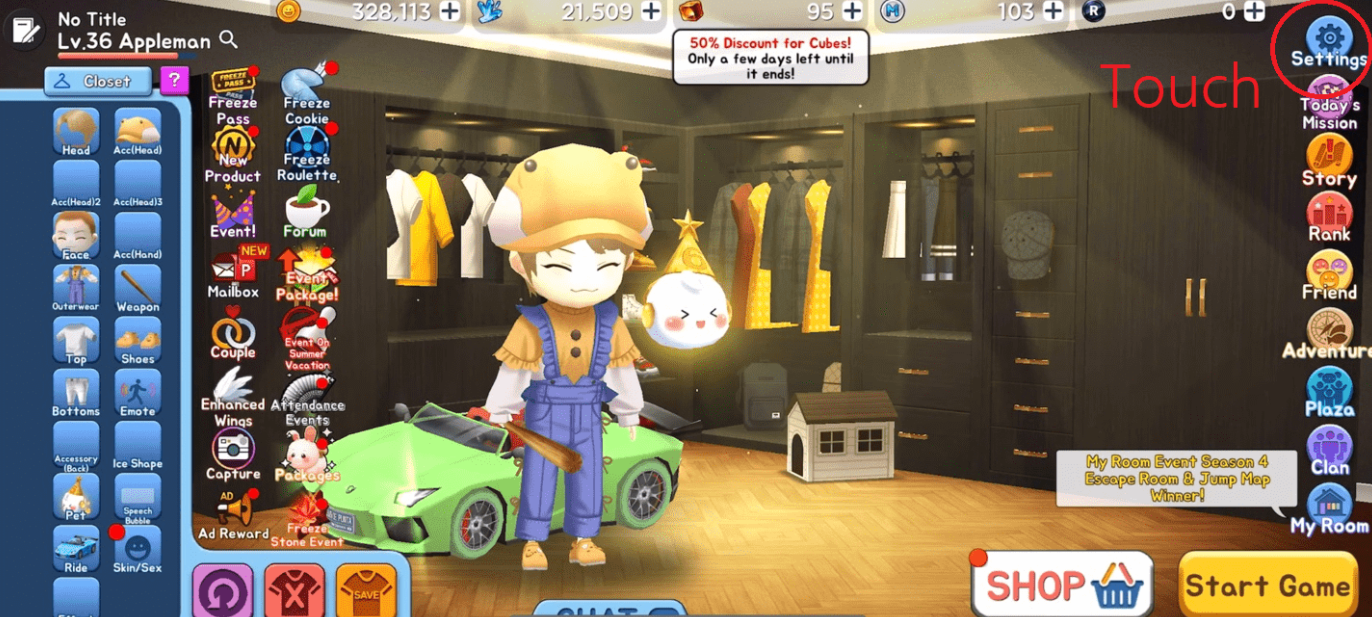Claim the Ad Reward megaphone
This screenshot has height=617, width=1372.
click(233, 515)
